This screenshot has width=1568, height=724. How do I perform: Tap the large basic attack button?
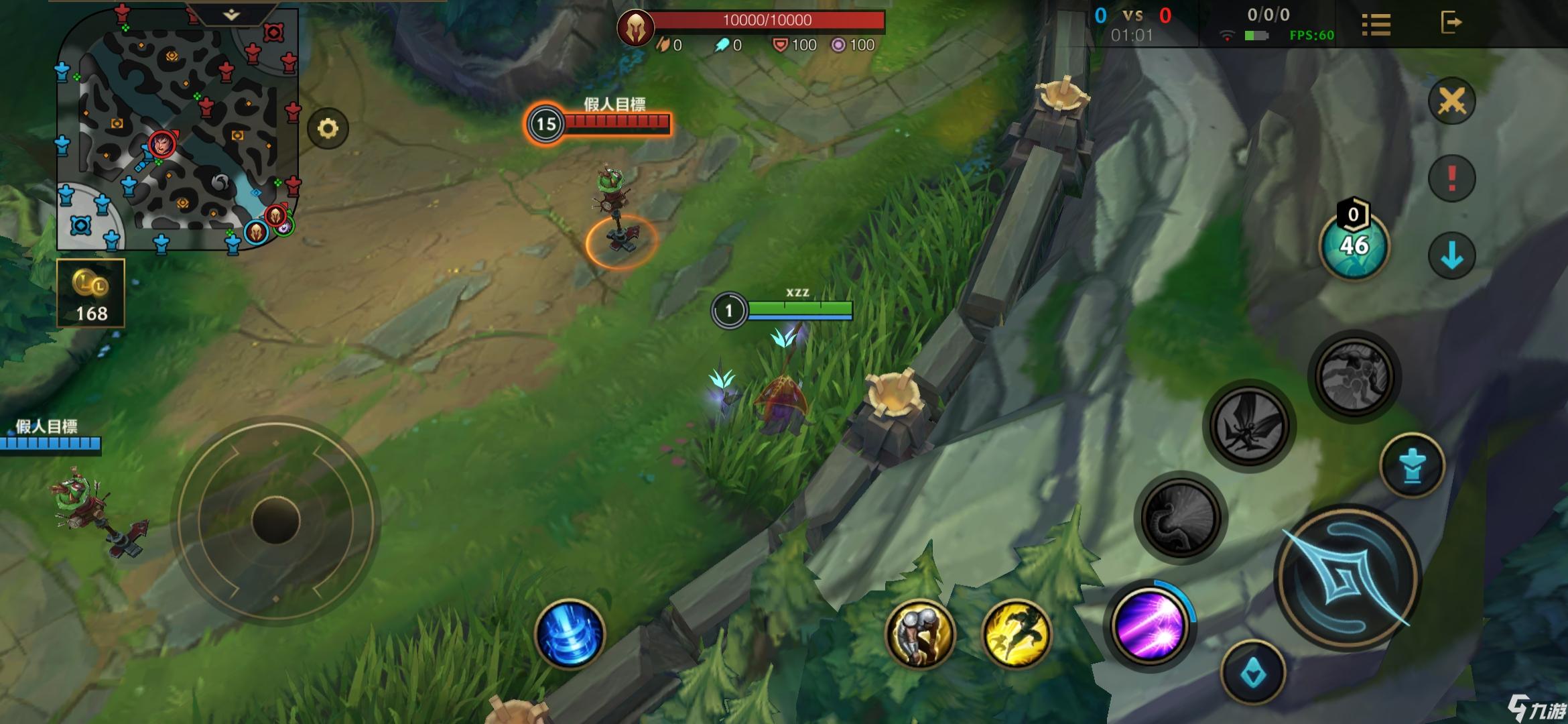point(1348,578)
